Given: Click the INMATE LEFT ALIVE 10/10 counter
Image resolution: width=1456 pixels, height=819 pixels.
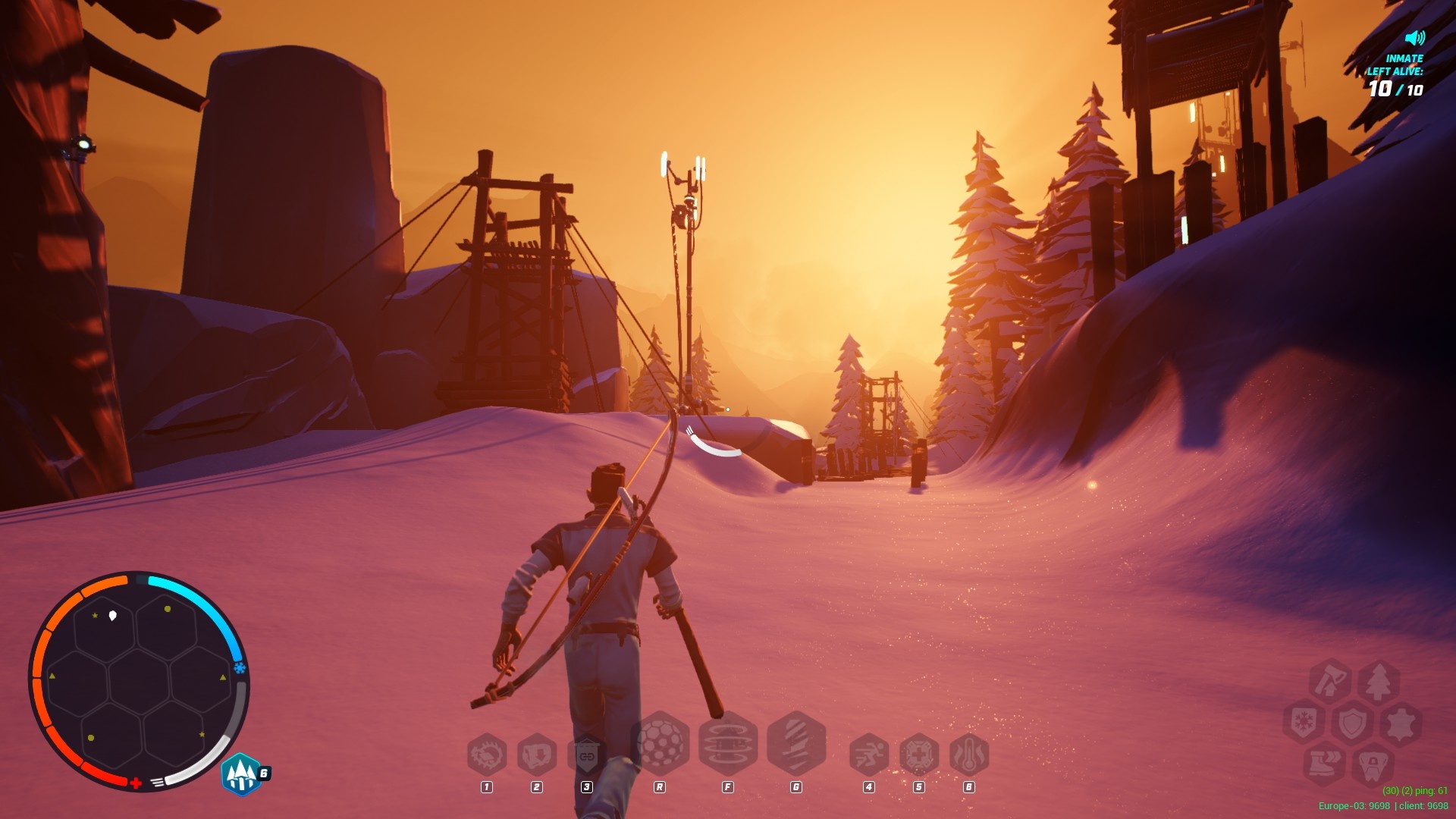Looking at the screenshot, I should click(1398, 76).
